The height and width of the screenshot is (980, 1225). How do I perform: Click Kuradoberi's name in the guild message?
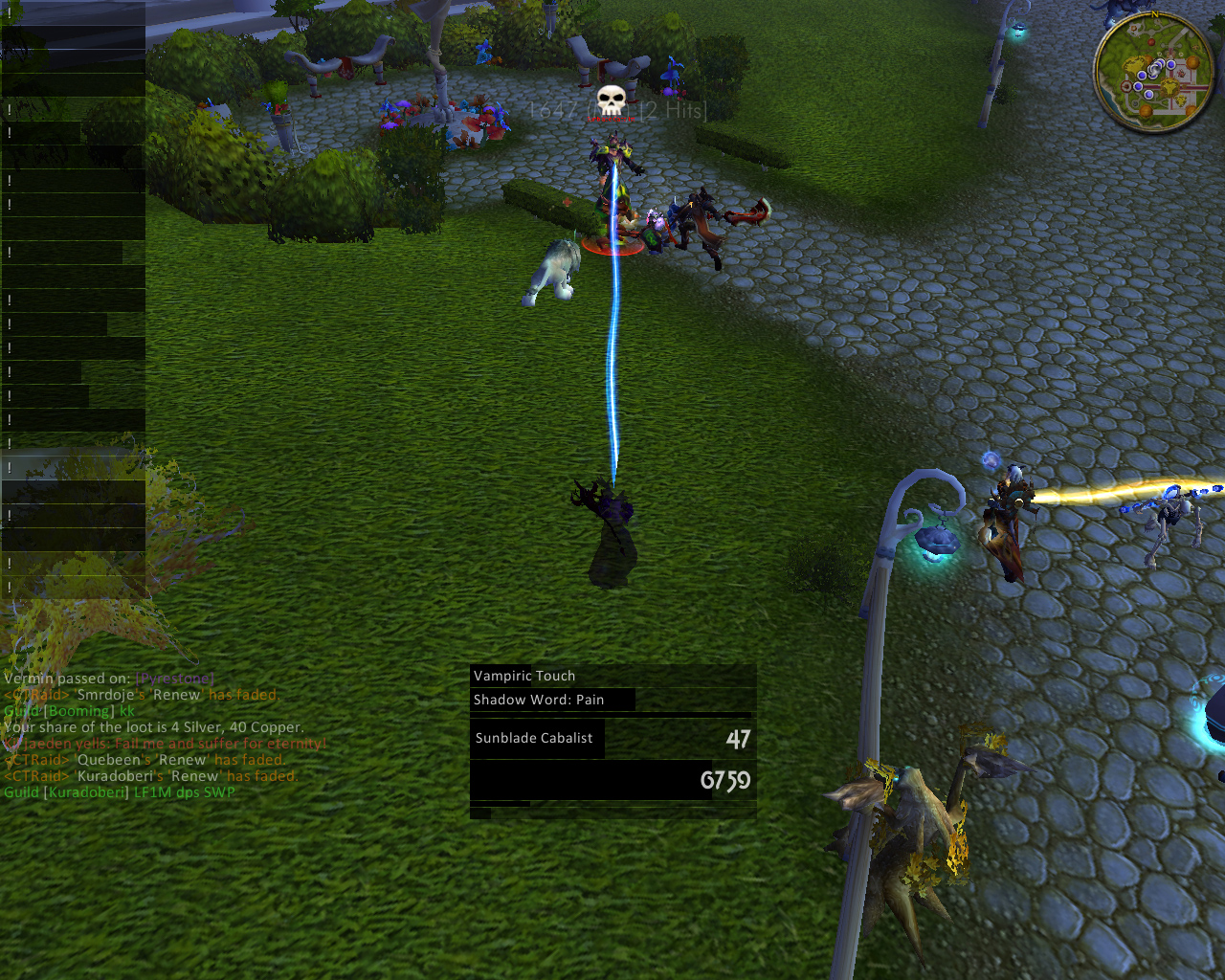(87, 792)
